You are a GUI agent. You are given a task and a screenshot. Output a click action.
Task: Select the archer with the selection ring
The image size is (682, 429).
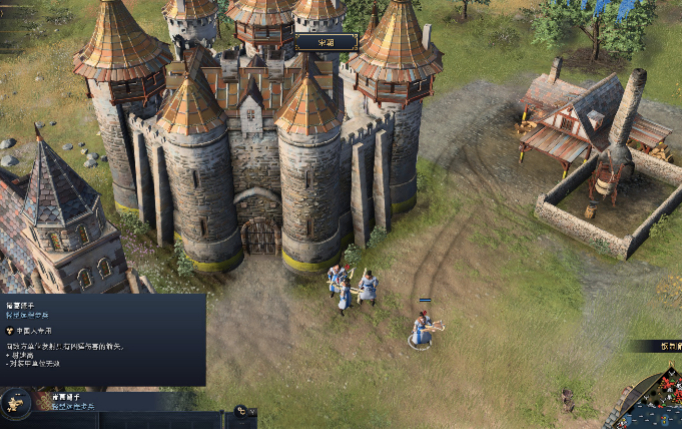pyautogui.click(x=423, y=328)
